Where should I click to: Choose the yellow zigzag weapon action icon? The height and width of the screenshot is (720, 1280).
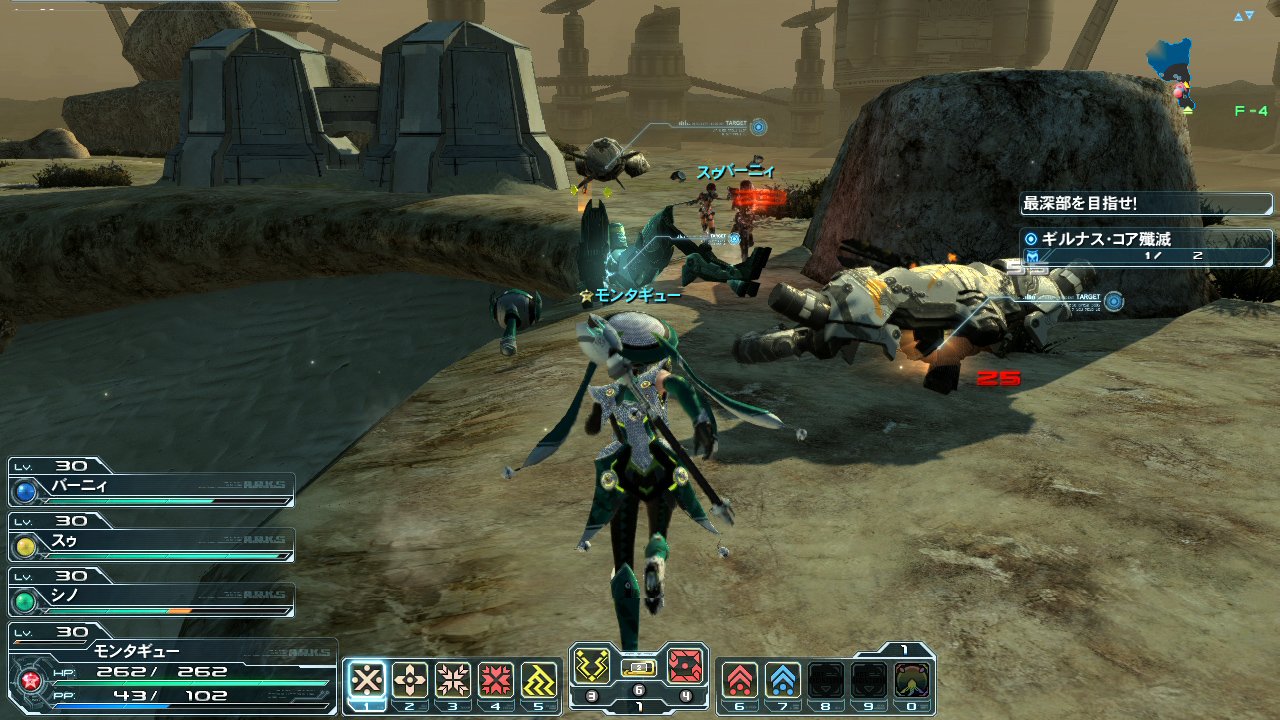pyautogui.click(x=592, y=666)
